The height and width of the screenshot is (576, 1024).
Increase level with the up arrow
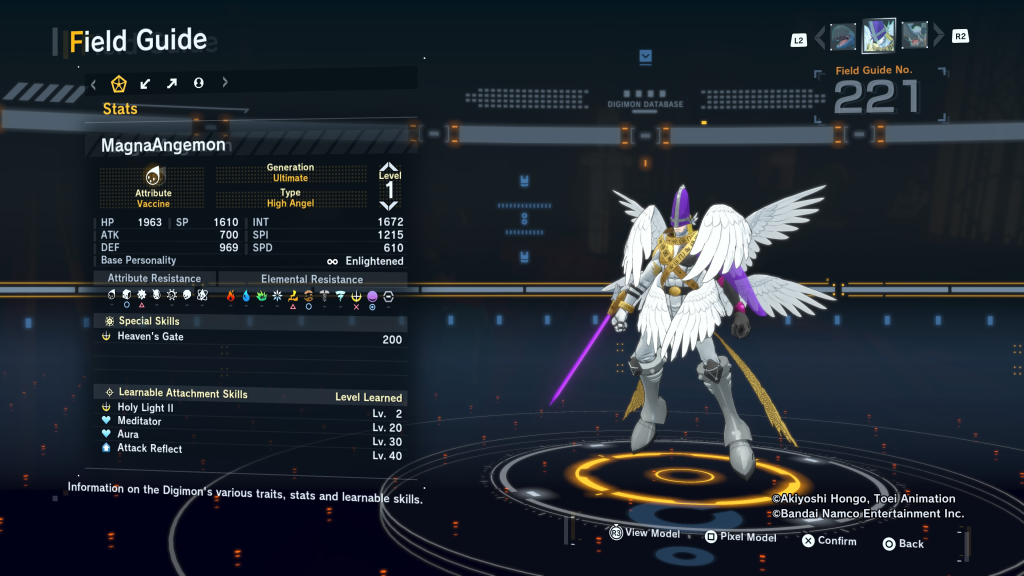pyautogui.click(x=389, y=167)
